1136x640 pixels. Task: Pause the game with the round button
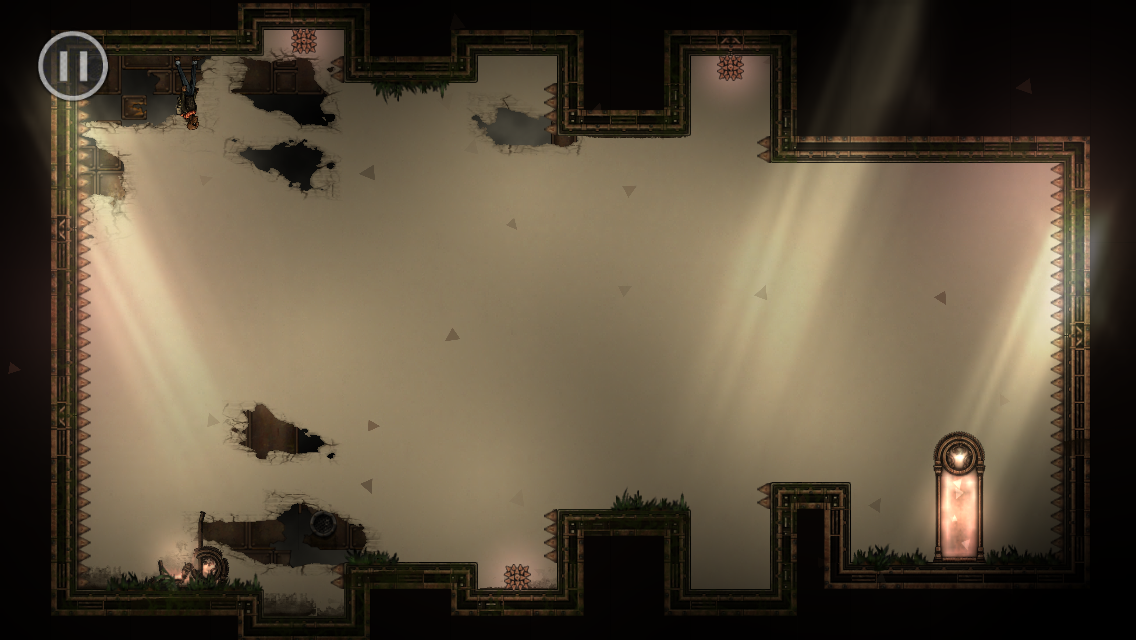click(x=72, y=66)
